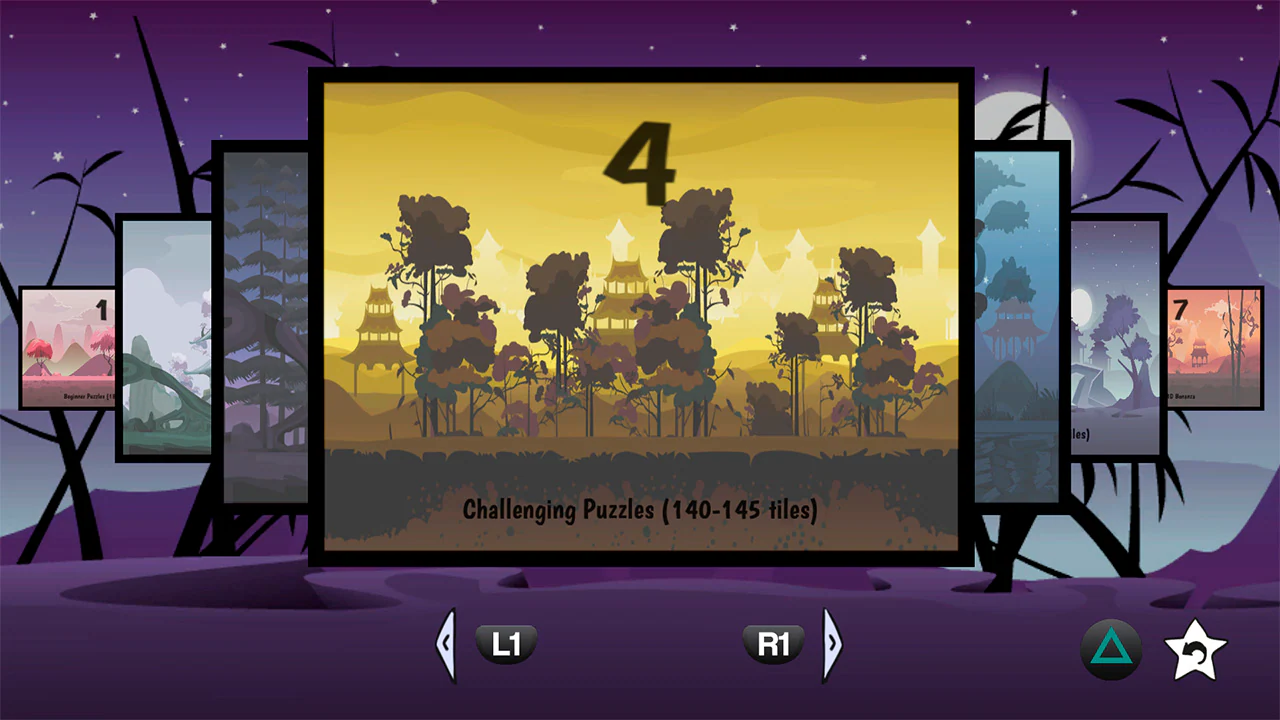Screen dimensions: 1280x720
Task: Click the star icon with return arrow
Action: tap(1196, 648)
